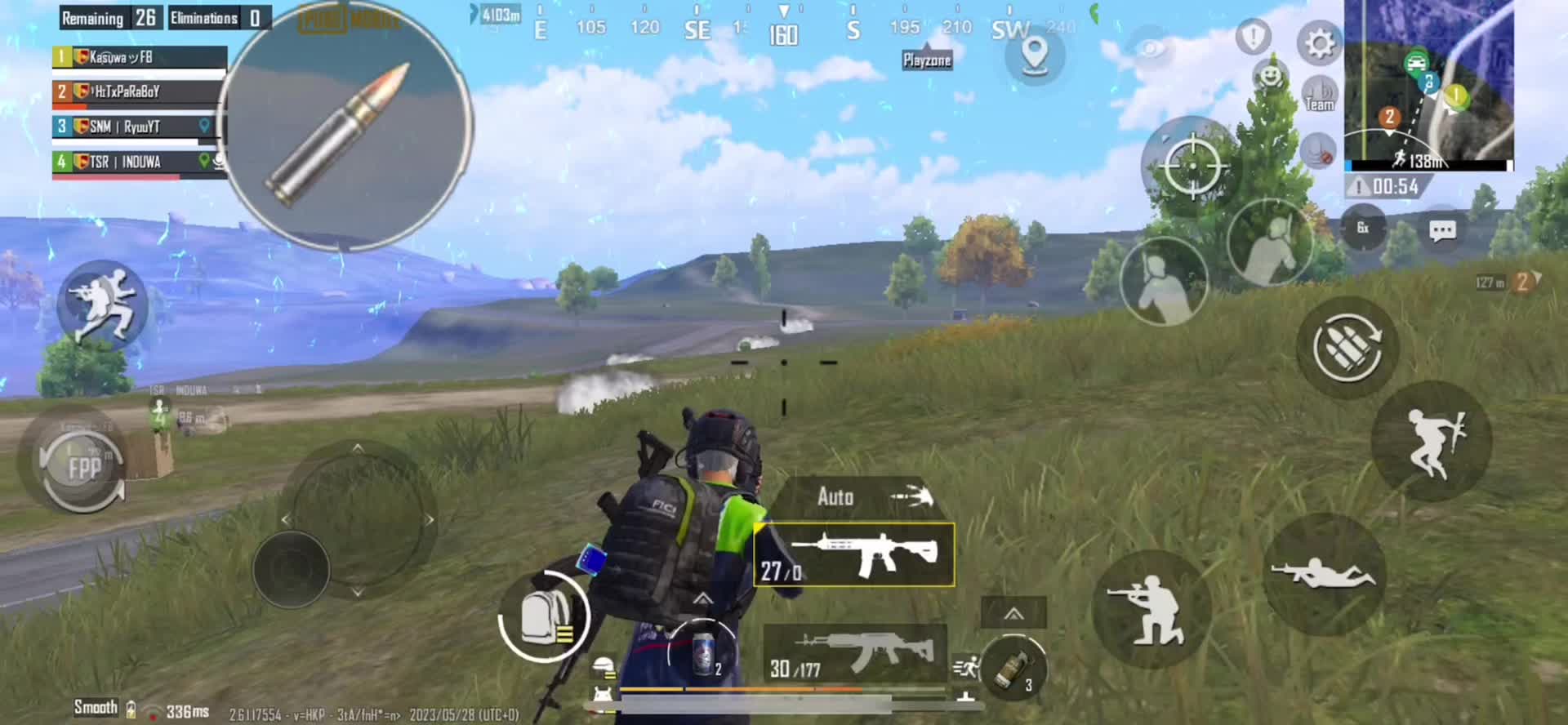Toggle FPP camera perspective
Screen dimensions: 1568x725
click(82, 468)
